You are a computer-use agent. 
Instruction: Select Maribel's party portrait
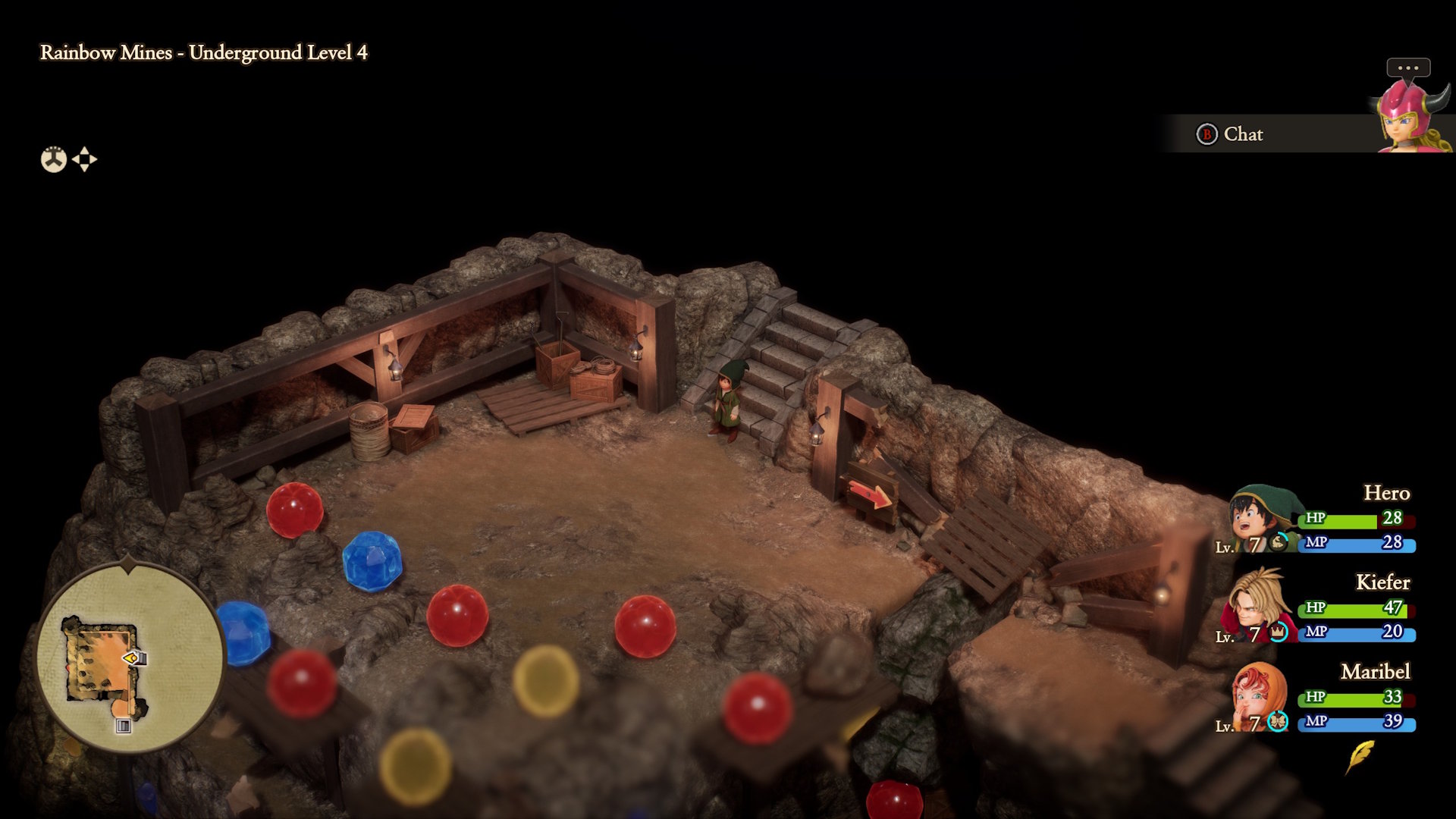click(1258, 696)
